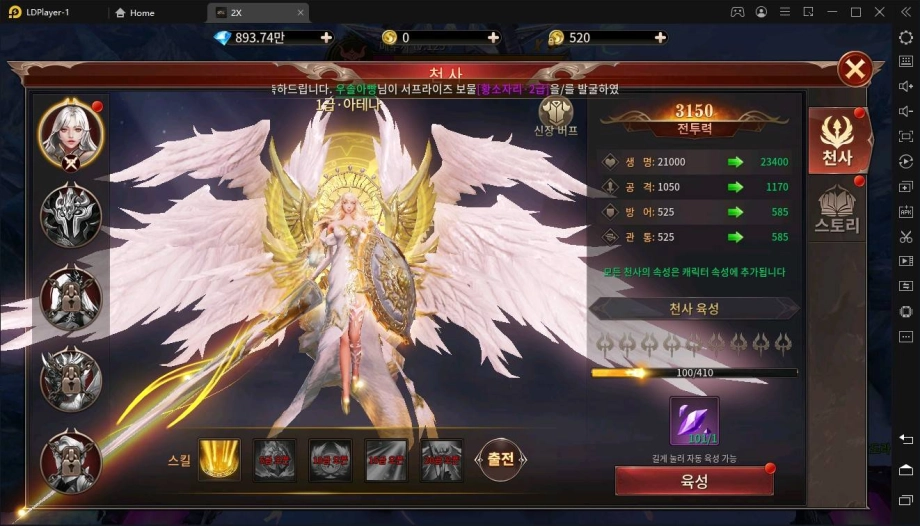Select the white-haired angel Athena portrait
920x526 pixels.
click(70, 133)
